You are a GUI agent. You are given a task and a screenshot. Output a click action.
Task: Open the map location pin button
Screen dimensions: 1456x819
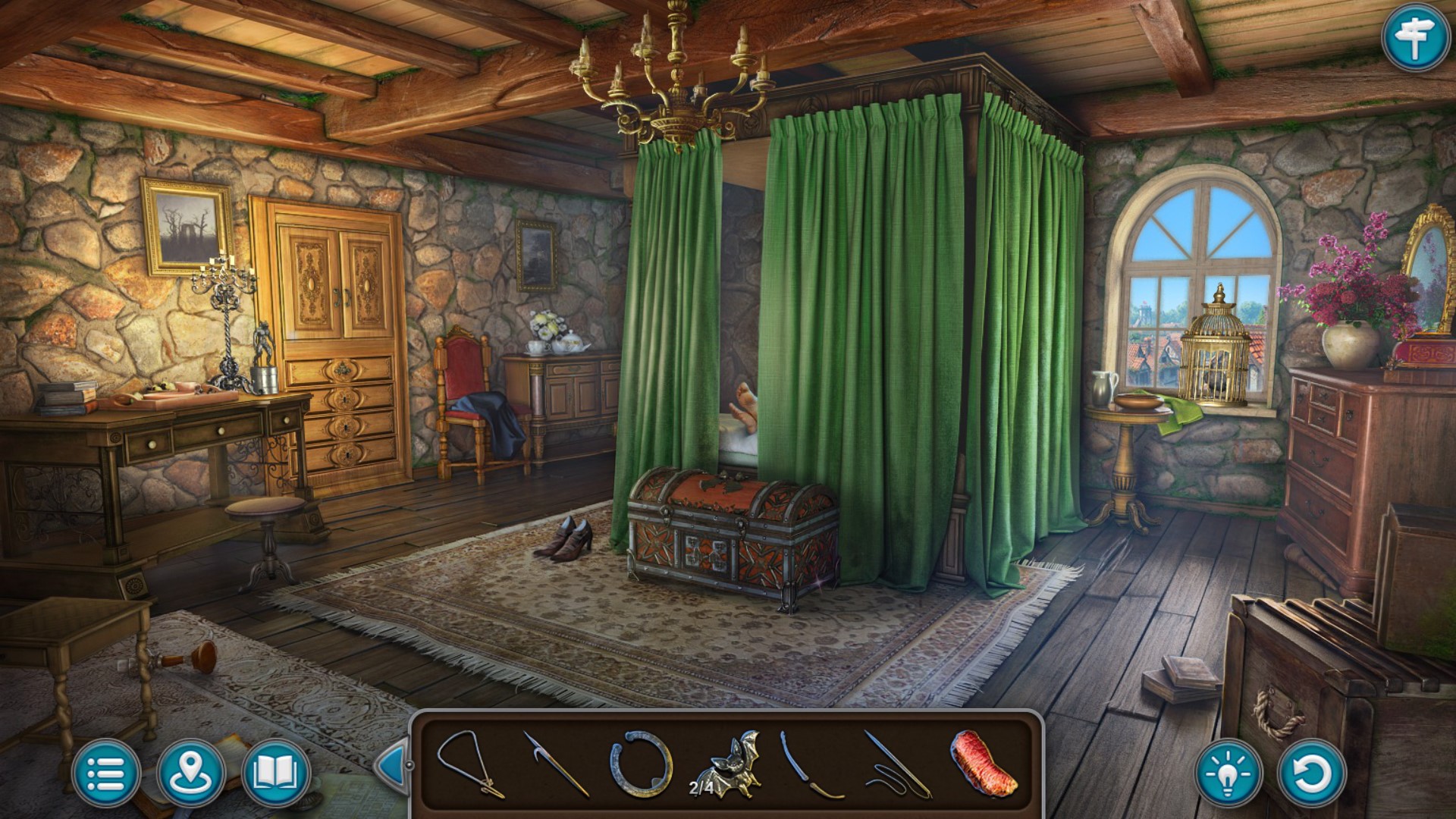point(190,773)
